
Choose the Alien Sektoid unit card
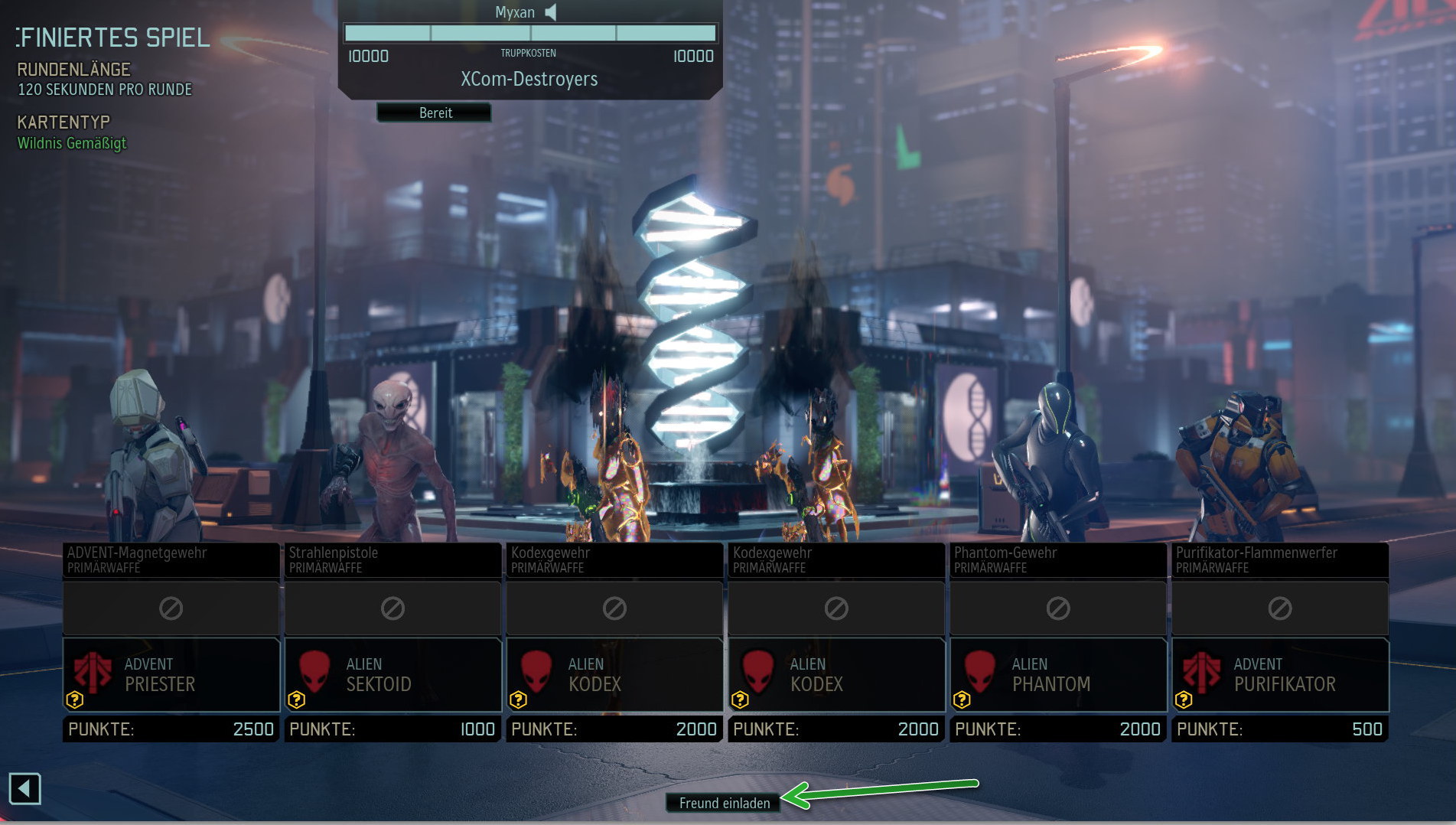pyautogui.click(x=393, y=674)
